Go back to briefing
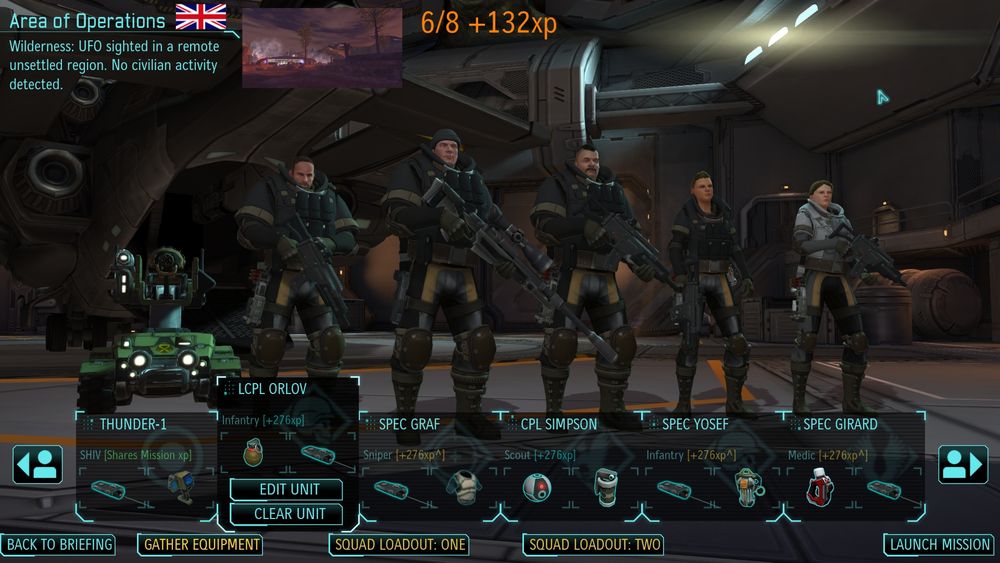1000x563 pixels. [58, 545]
